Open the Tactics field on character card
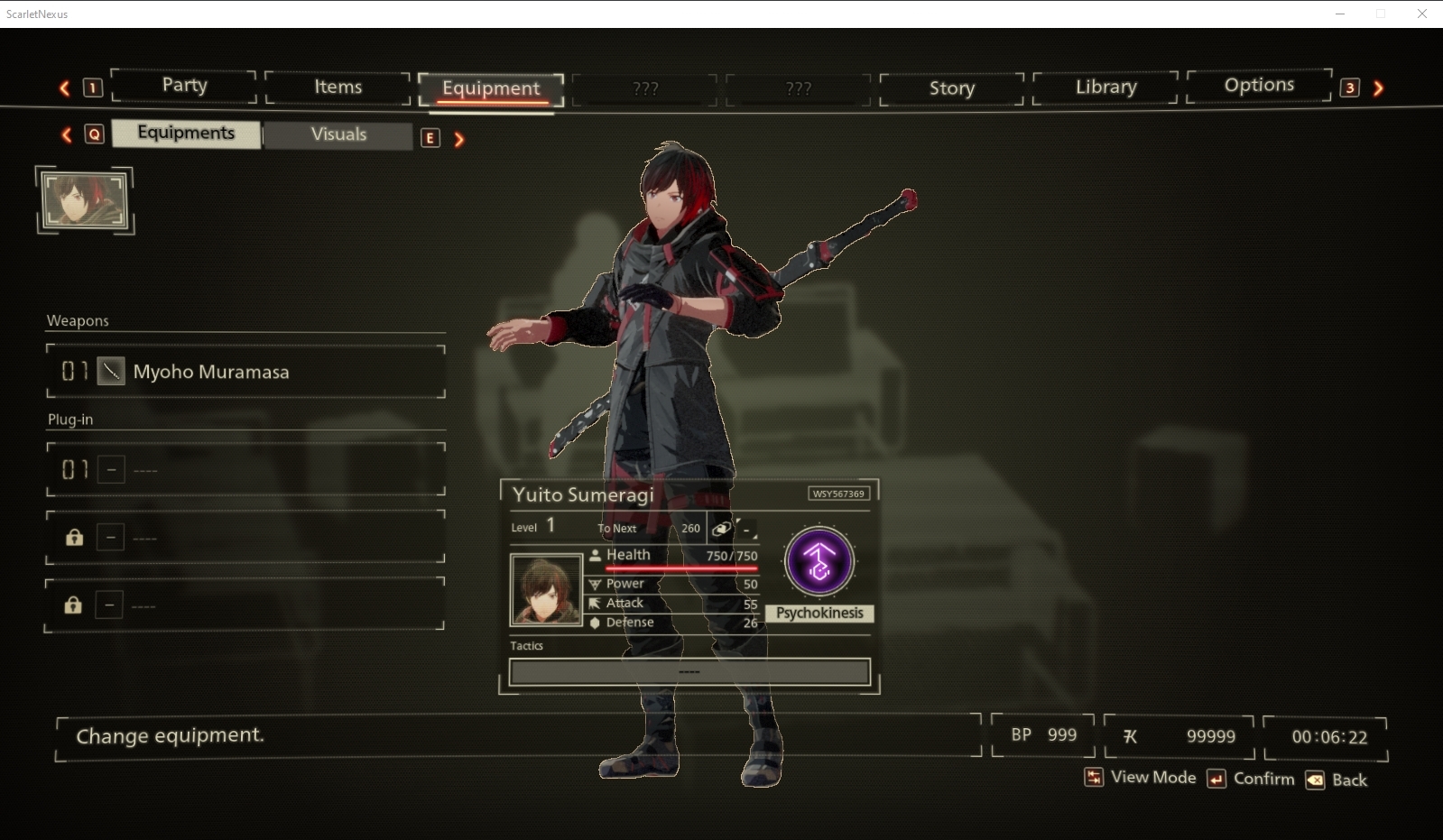The height and width of the screenshot is (840, 1443). (x=689, y=672)
